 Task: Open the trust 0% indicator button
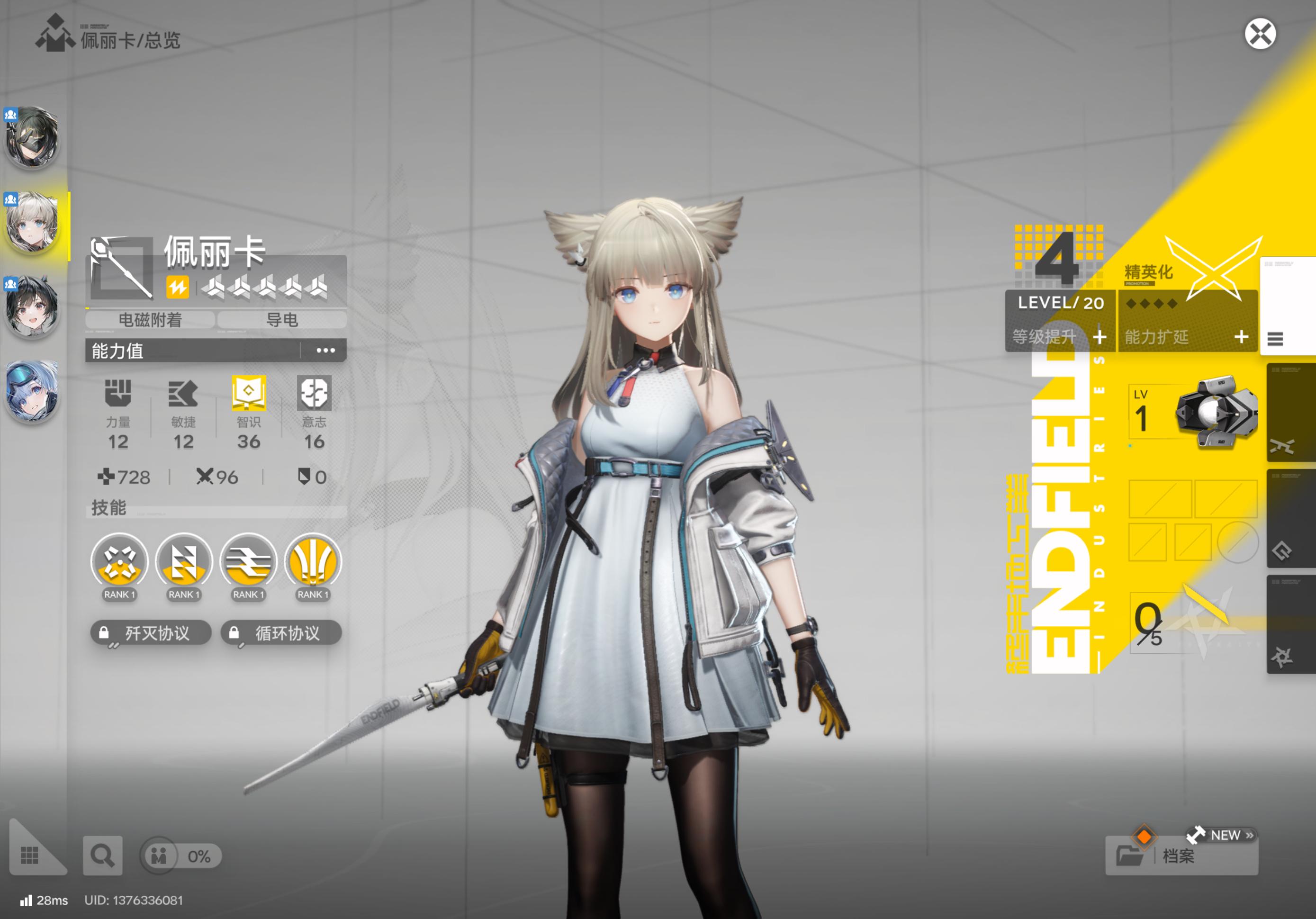[181, 856]
